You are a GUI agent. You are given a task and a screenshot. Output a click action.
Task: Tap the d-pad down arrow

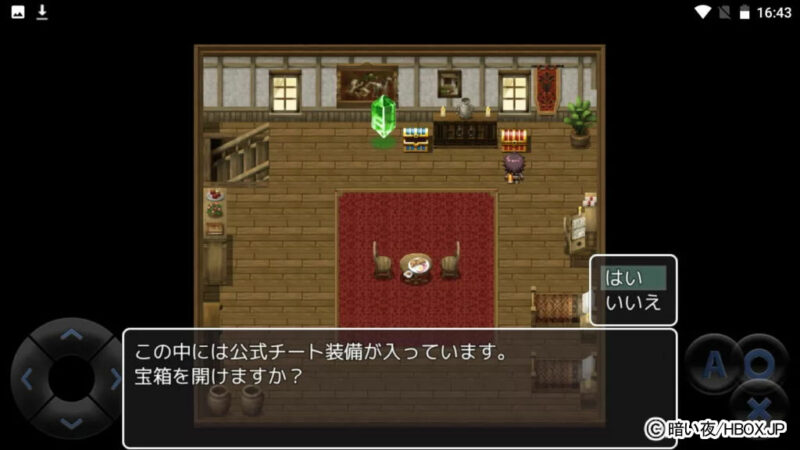pyautogui.click(x=71, y=422)
